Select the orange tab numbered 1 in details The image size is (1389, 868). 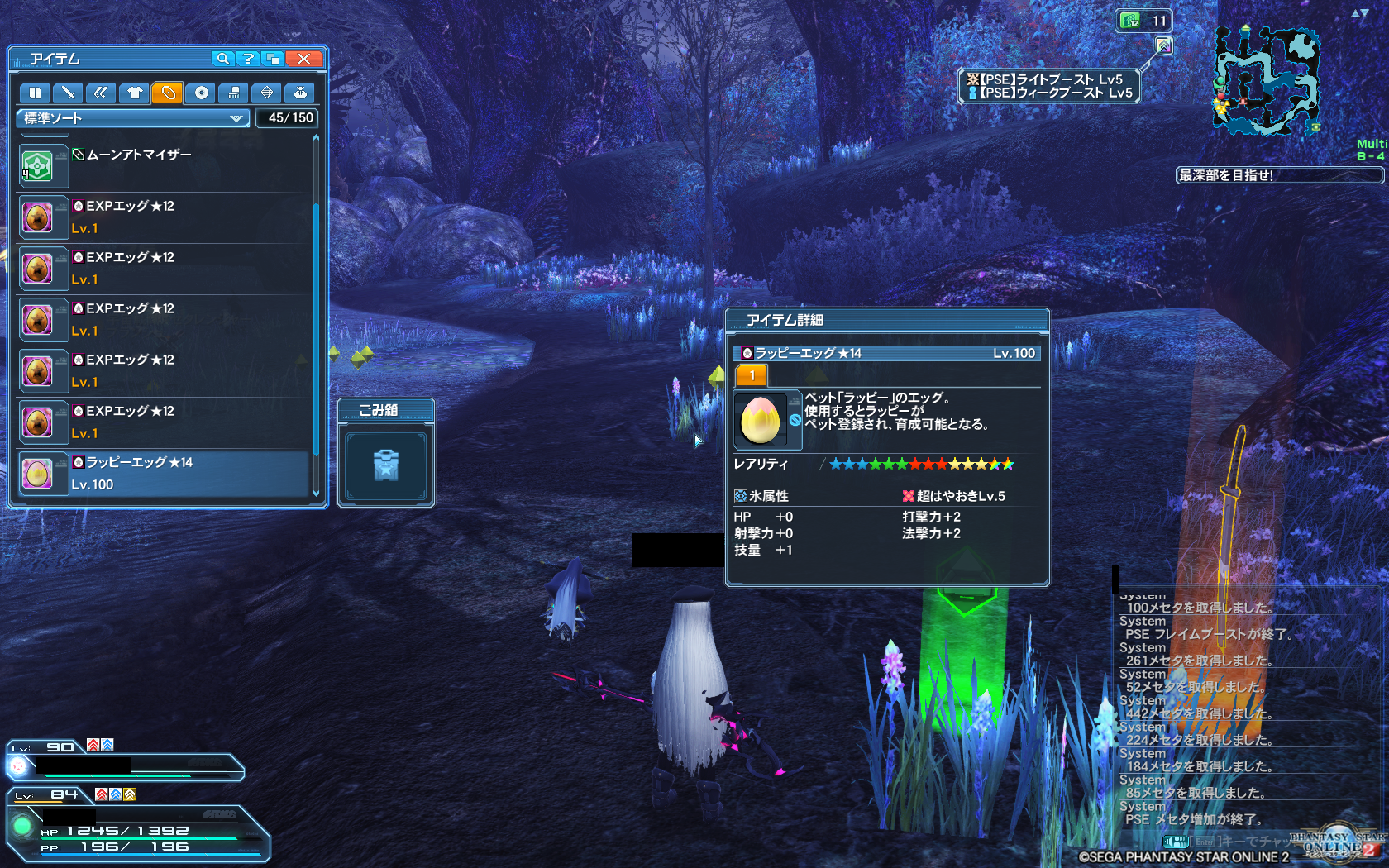pos(752,376)
